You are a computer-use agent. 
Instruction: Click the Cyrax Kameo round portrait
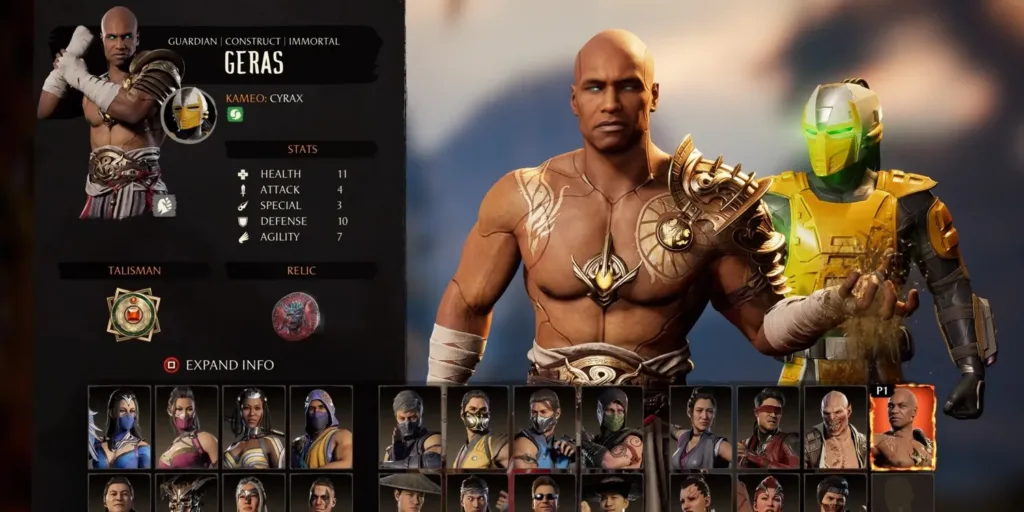[189, 115]
